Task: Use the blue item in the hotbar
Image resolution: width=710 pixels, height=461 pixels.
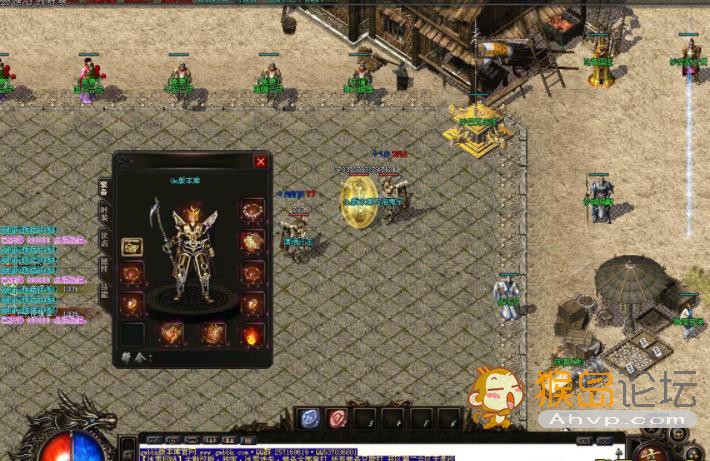Action: pyautogui.click(x=311, y=420)
